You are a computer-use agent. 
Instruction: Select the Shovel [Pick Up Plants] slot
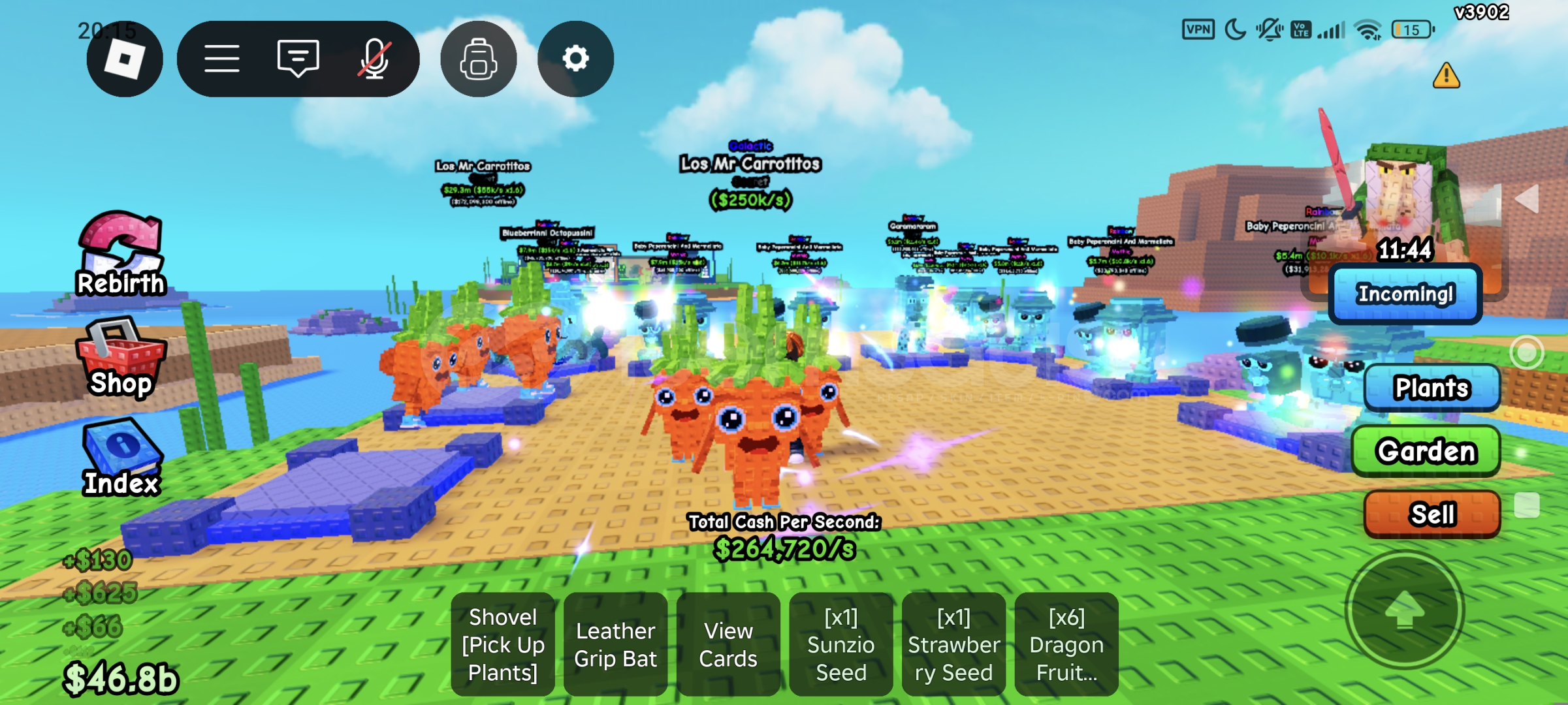click(x=502, y=644)
